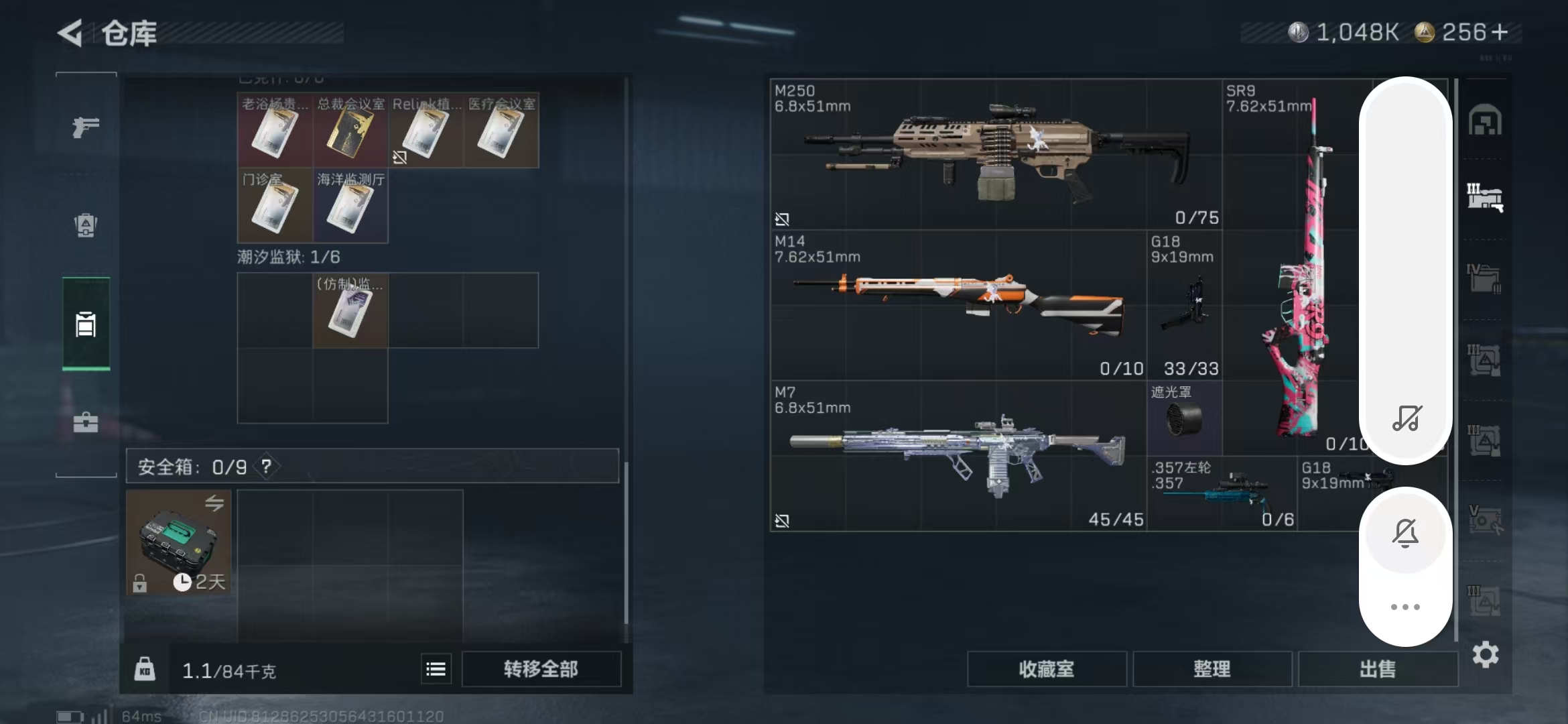The height and width of the screenshot is (724, 1568).
Task: Select the 总裁会议室 golden key card
Action: (x=350, y=131)
